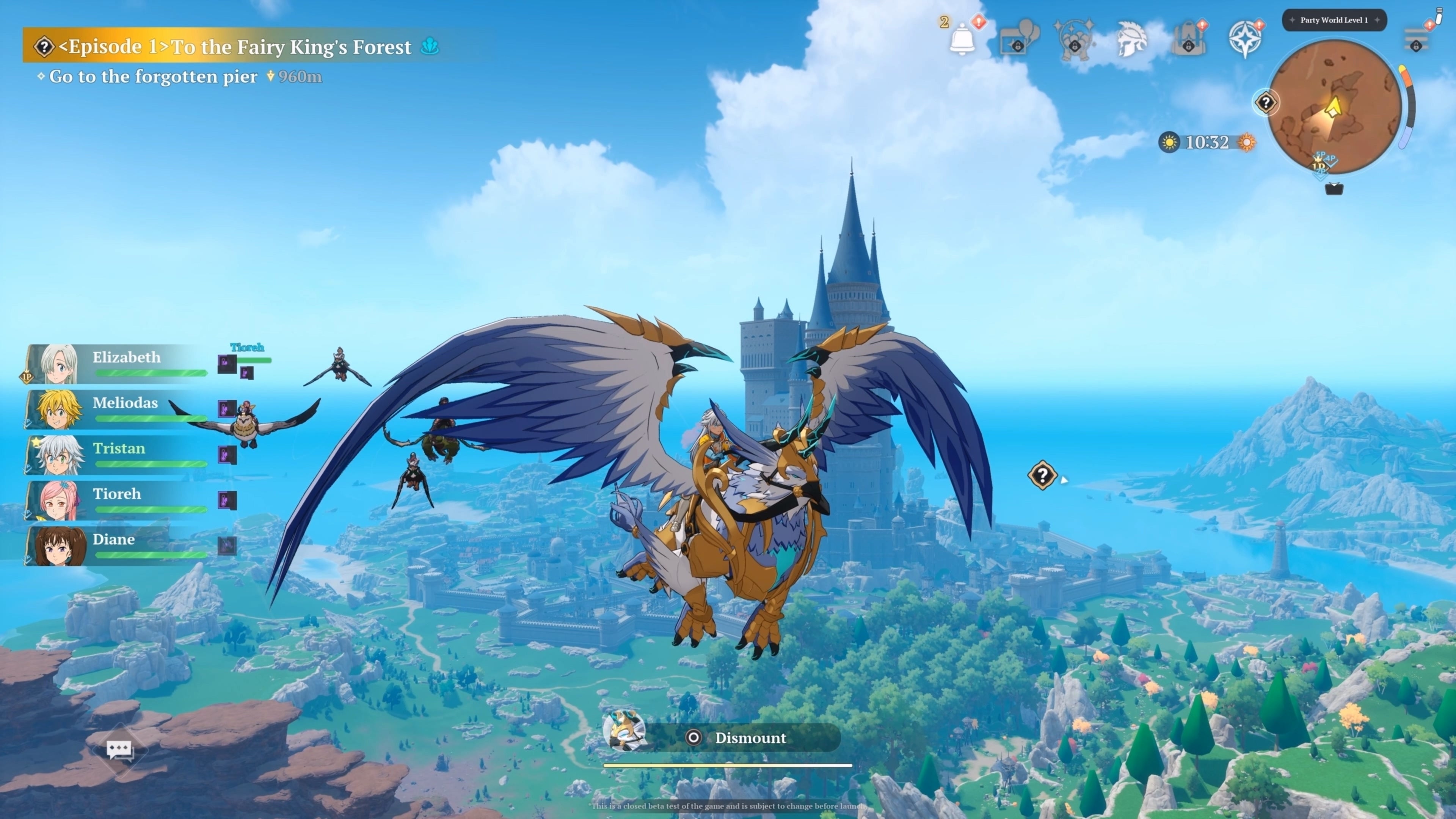Open the locked main menu lines icon
This screenshot has height=819, width=1456.
1417,38
